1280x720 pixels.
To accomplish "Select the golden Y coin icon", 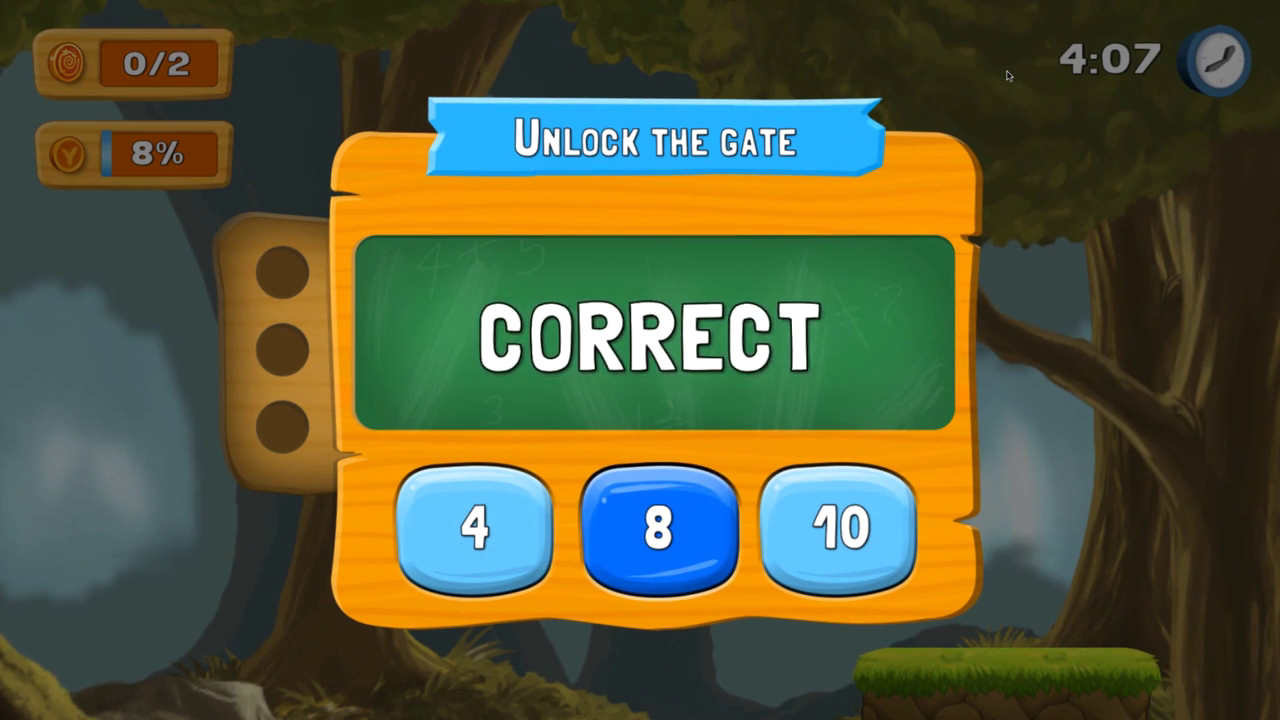I will click(66, 153).
